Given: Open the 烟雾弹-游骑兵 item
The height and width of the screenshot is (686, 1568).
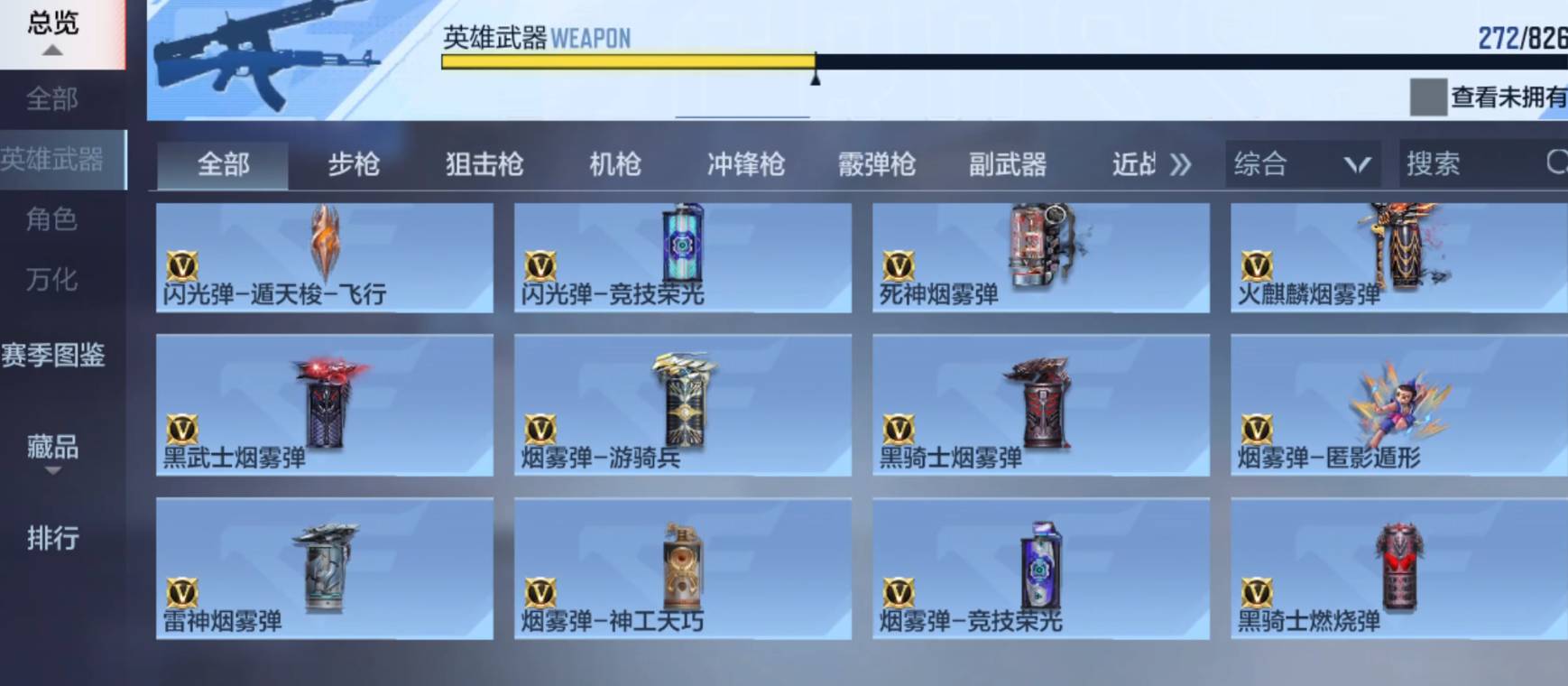Looking at the screenshot, I should point(682,406).
